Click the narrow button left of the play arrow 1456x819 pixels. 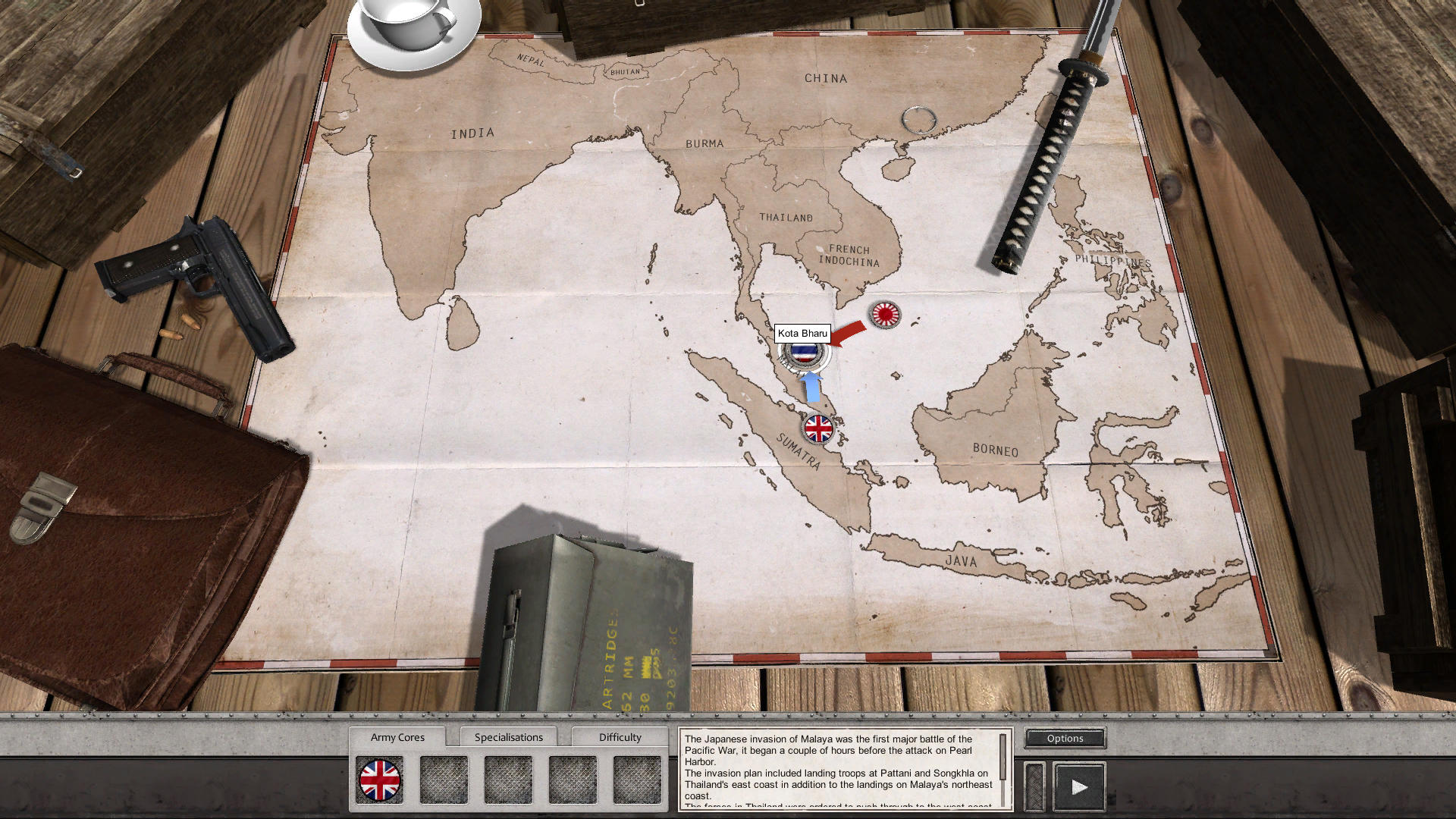1034,785
